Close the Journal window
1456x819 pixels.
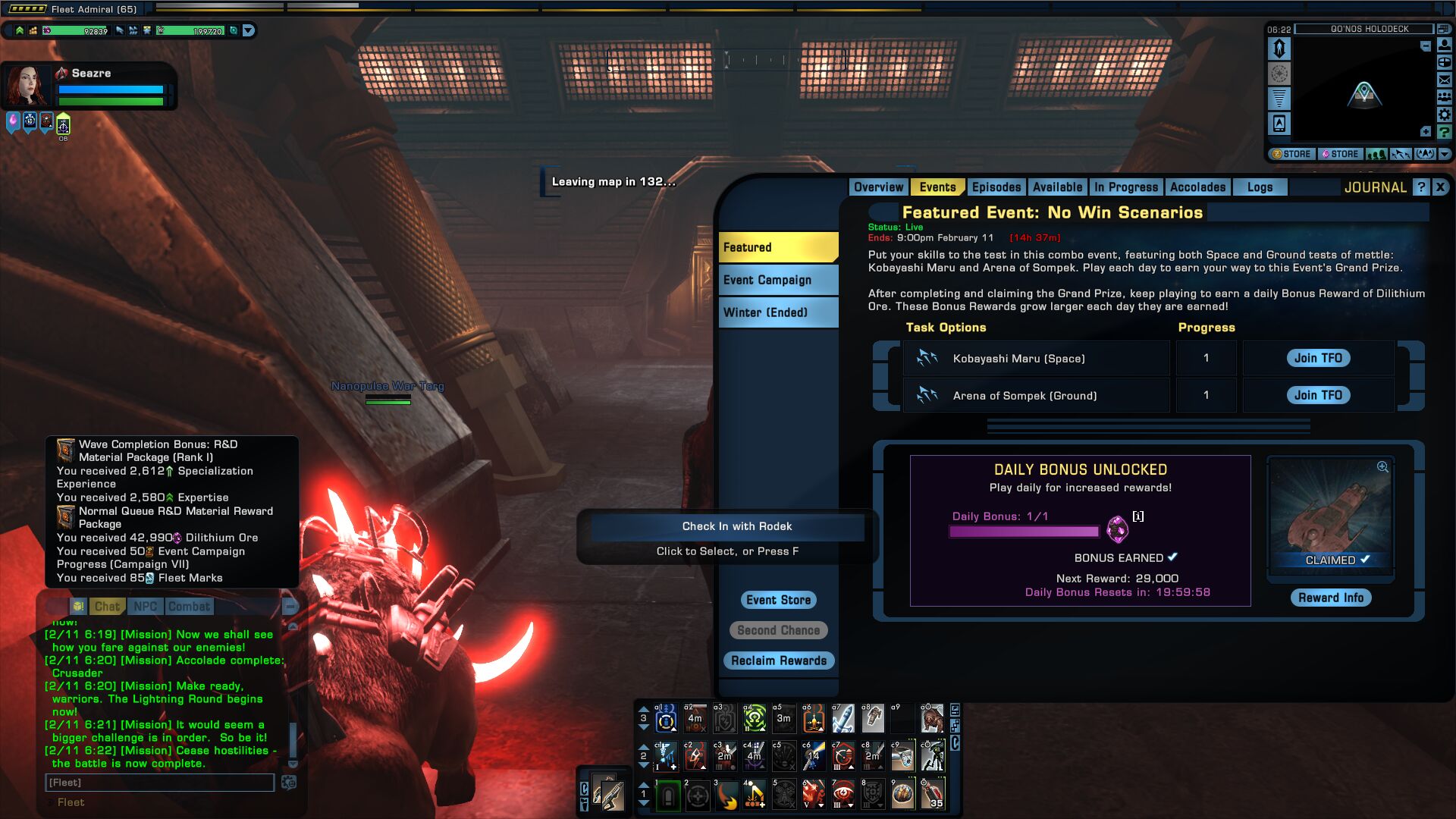pyautogui.click(x=1440, y=187)
